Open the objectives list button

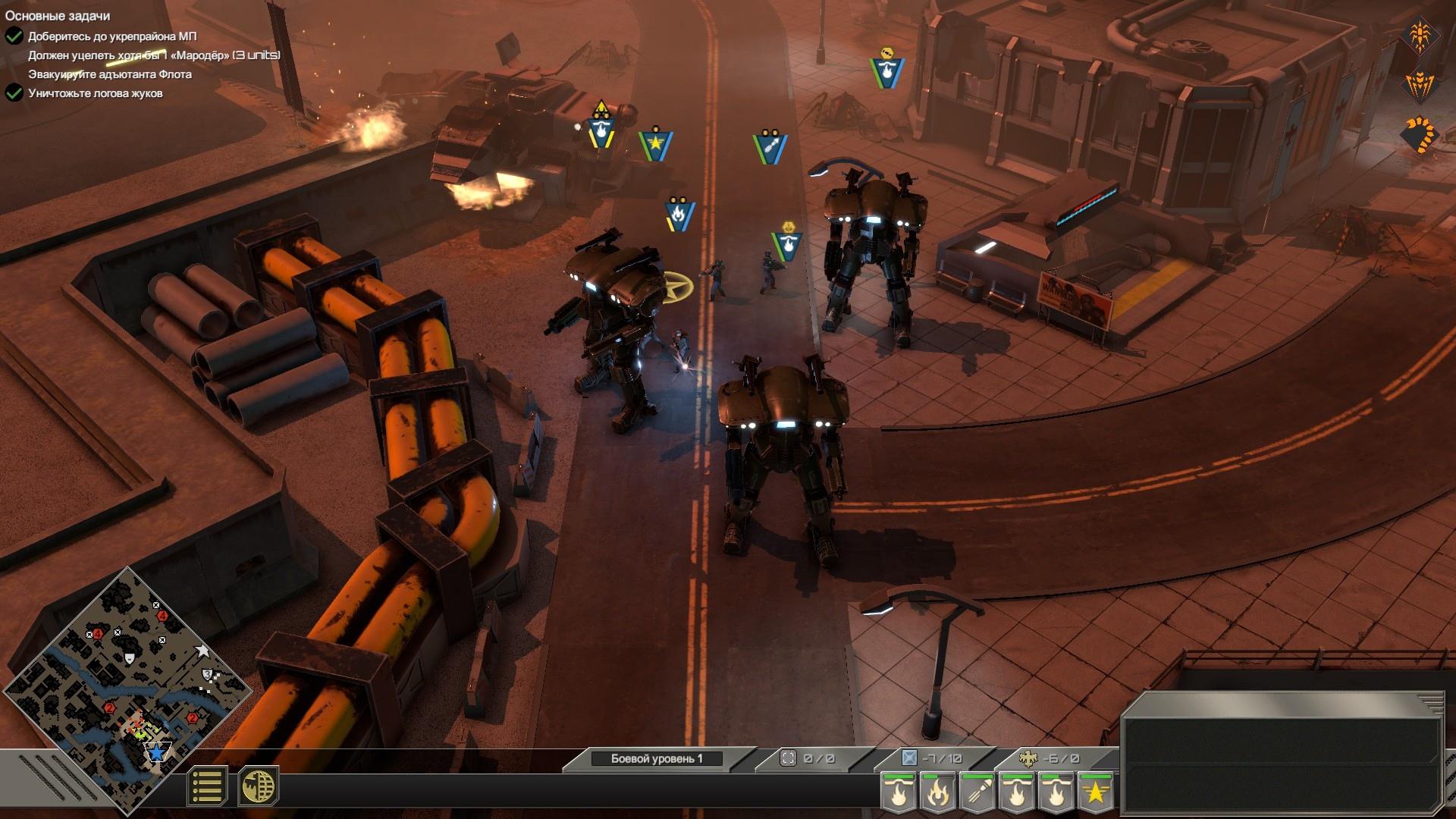point(207,786)
